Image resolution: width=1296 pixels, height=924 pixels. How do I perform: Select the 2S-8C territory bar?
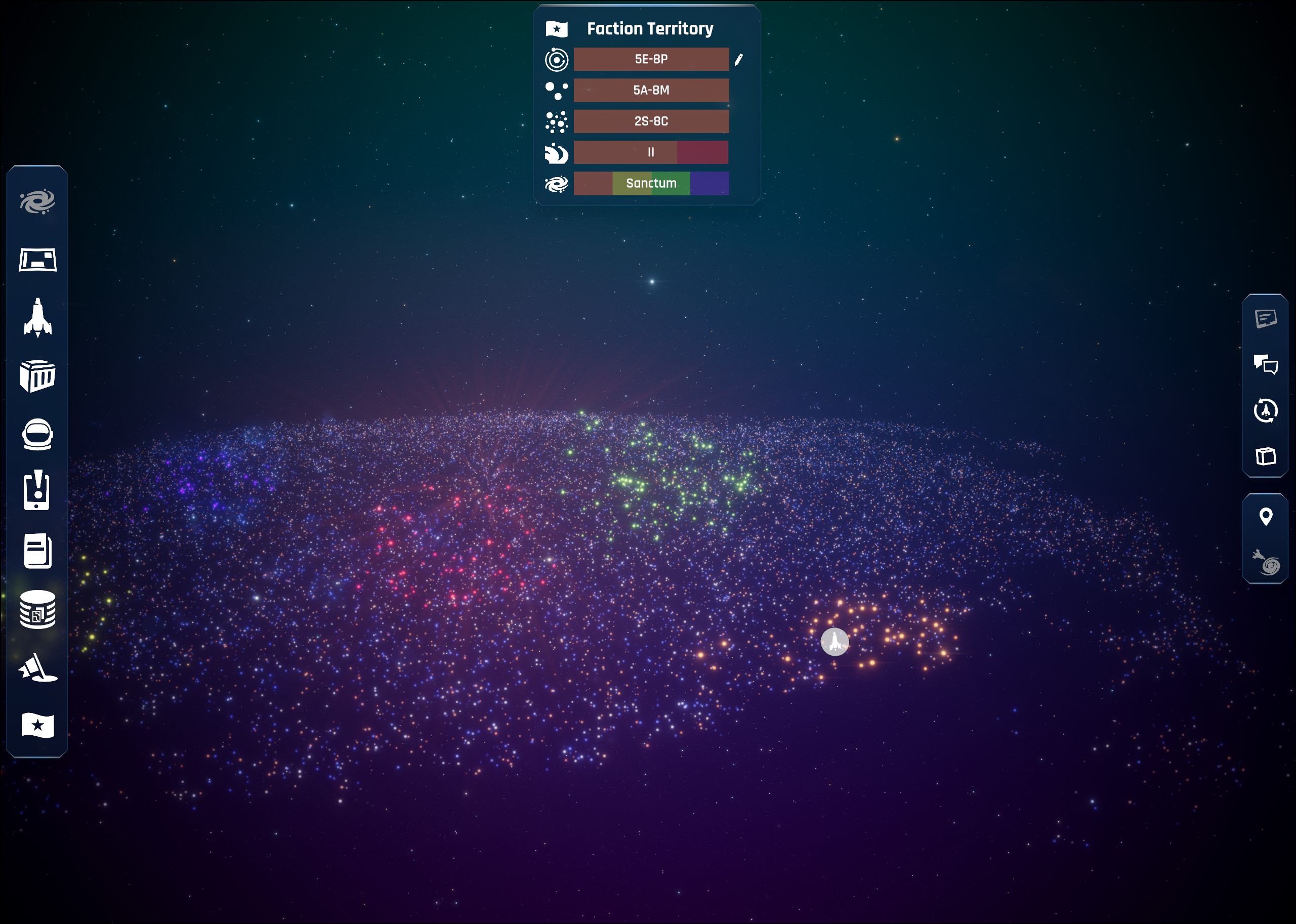(x=651, y=121)
